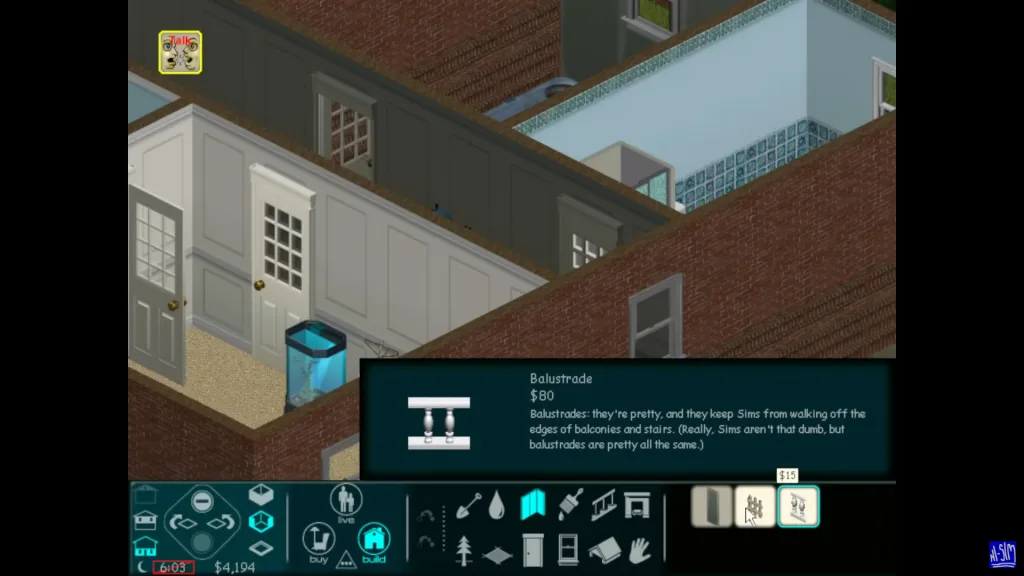Open the fireplace tool
The height and width of the screenshot is (576, 1024).
637,505
